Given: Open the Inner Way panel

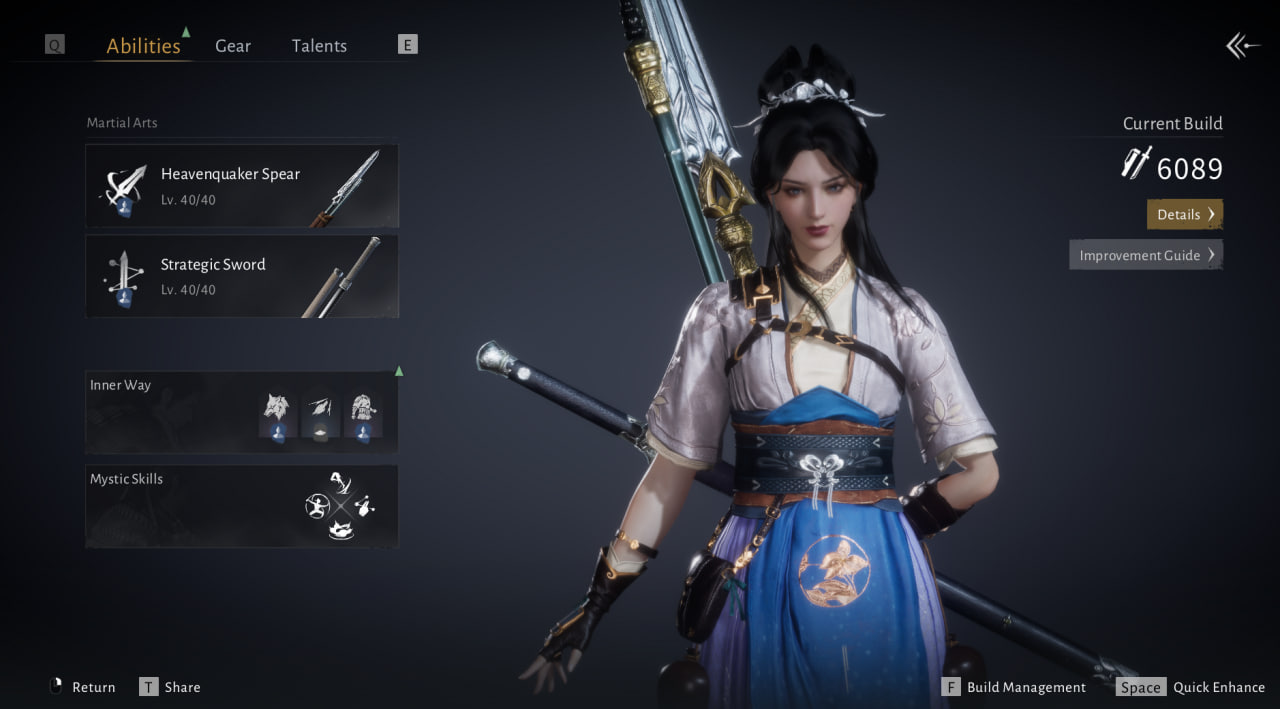Looking at the screenshot, I should point(242,411).
